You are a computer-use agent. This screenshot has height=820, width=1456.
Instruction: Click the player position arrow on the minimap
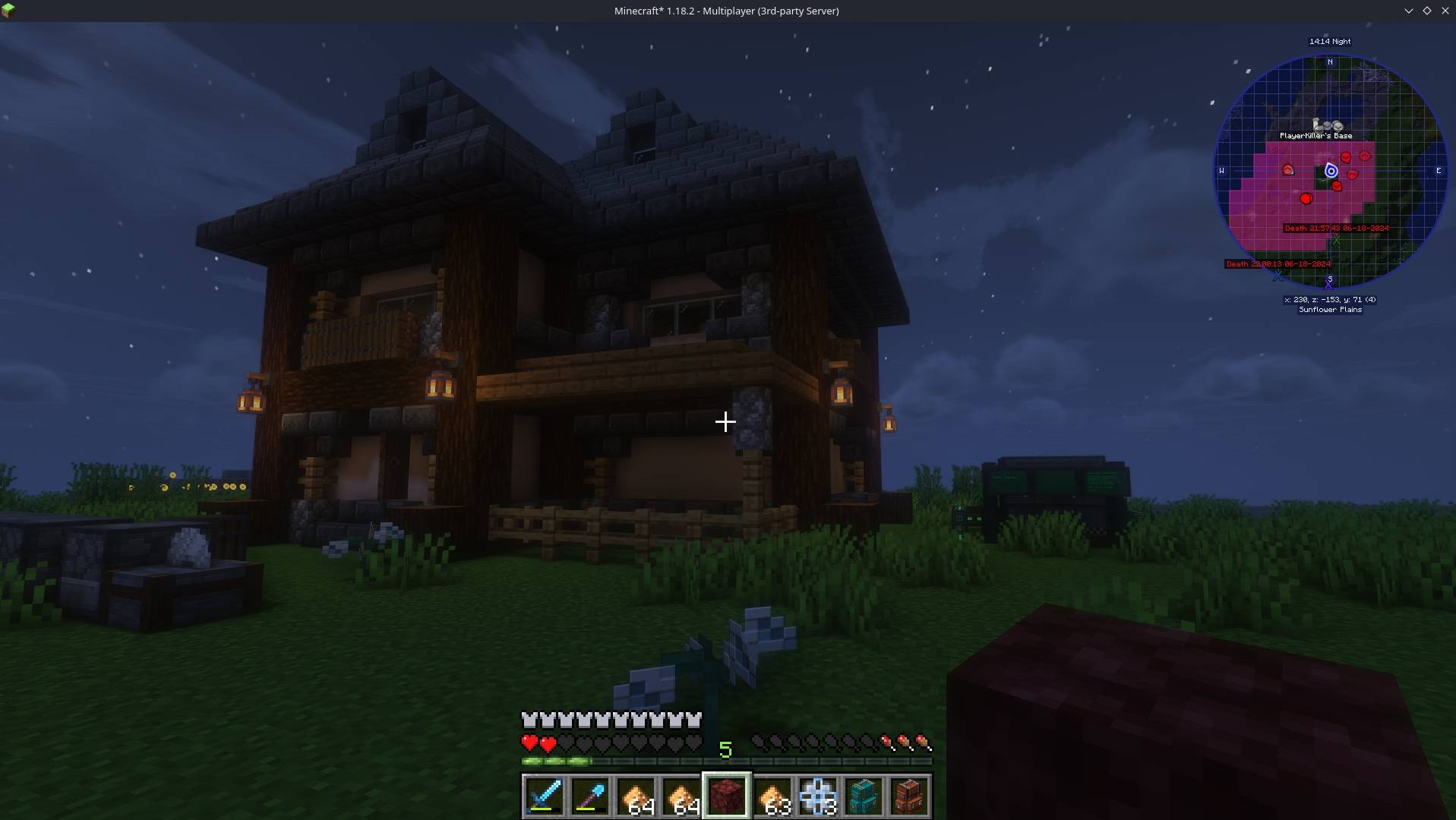pos(1331,171)
